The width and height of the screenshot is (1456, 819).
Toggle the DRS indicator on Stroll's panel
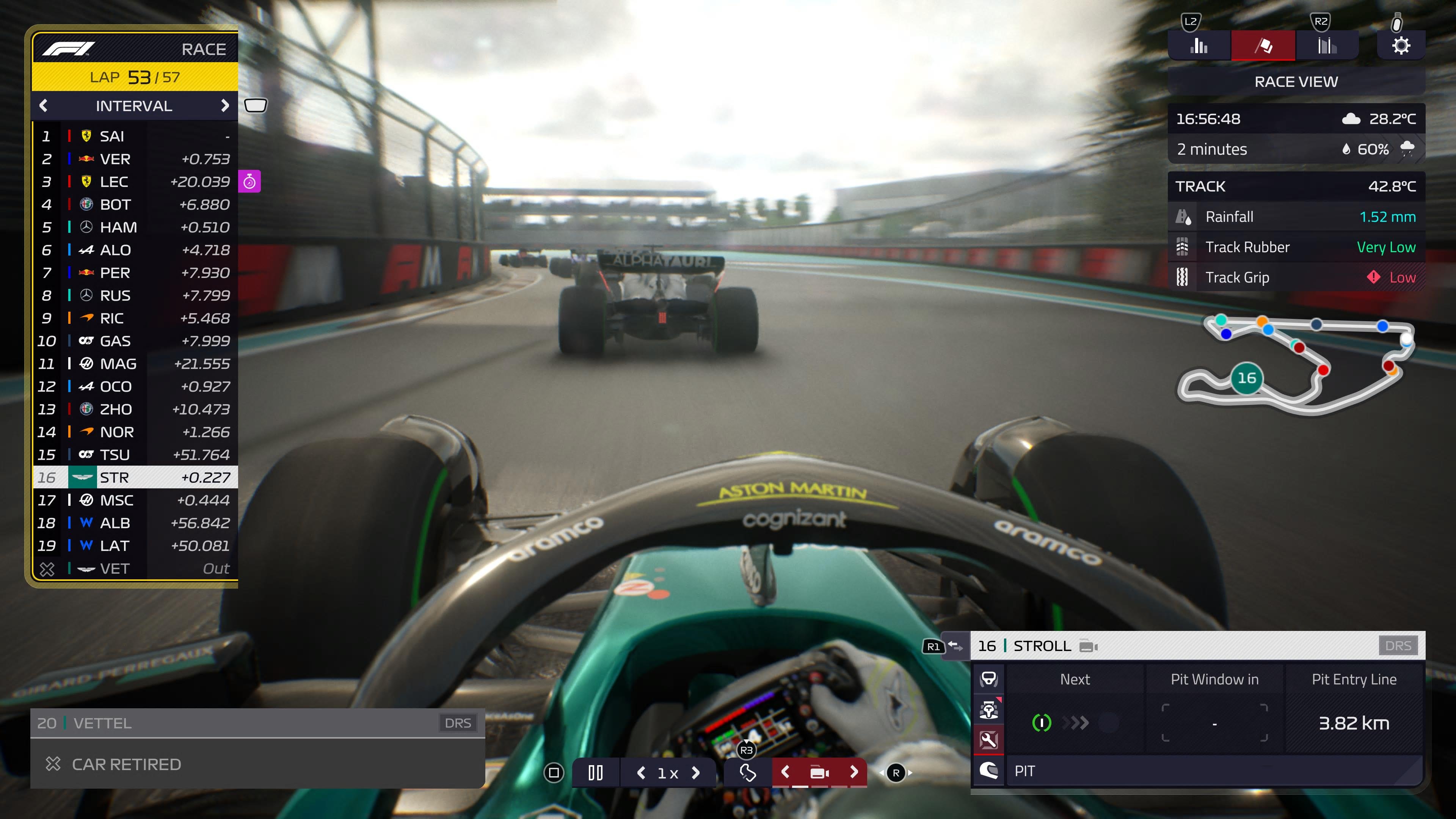tap(1399, 645)
